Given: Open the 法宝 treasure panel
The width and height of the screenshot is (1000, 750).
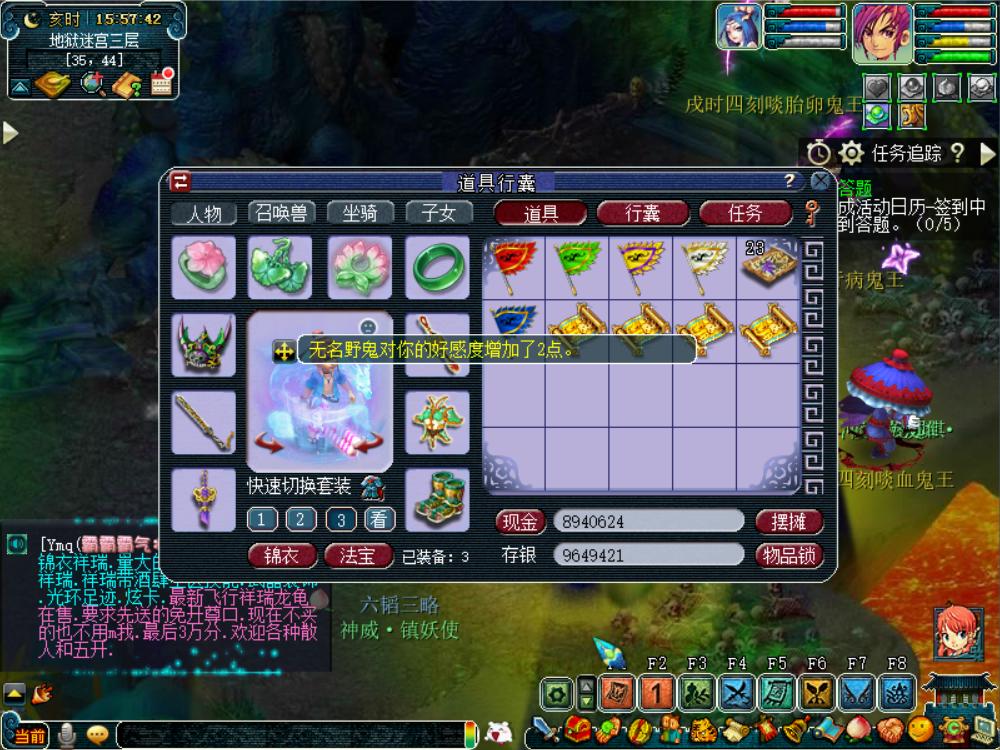Looking at the screenshot, I should [358, 555].
